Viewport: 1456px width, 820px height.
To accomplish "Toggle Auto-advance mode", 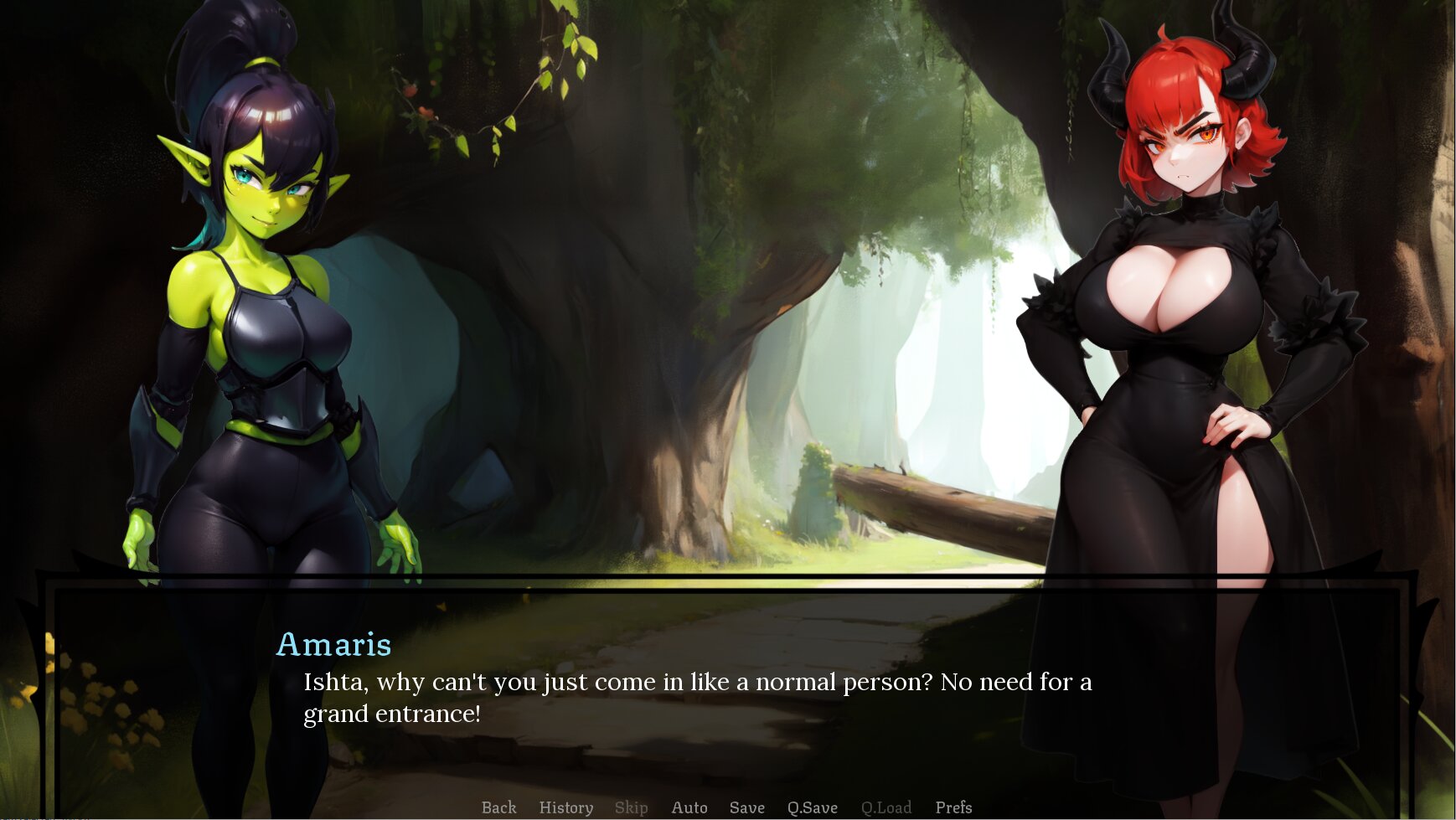I will pyautogui.click(x=689, y=807).
